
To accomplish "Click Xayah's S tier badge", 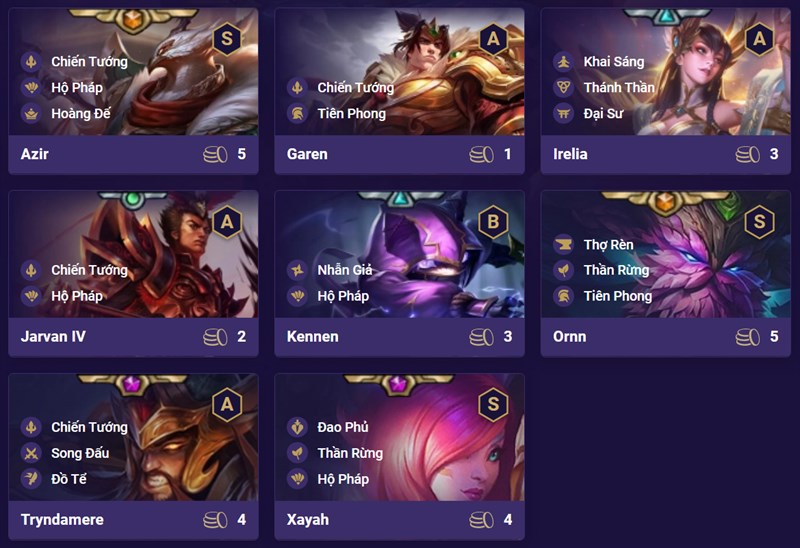I will (x=493, y=404).
